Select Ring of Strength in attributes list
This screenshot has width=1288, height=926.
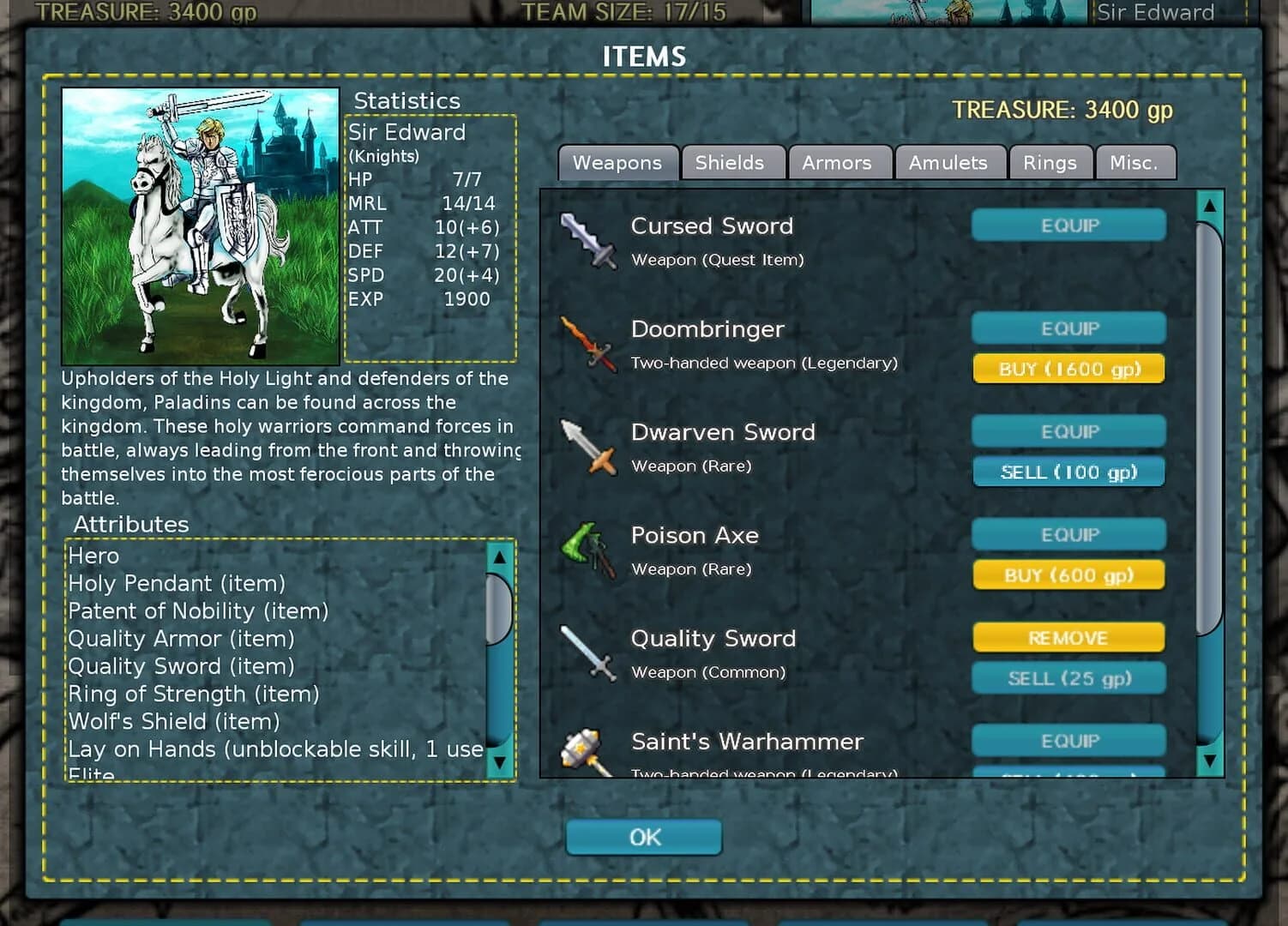click(x=195, y=694)
